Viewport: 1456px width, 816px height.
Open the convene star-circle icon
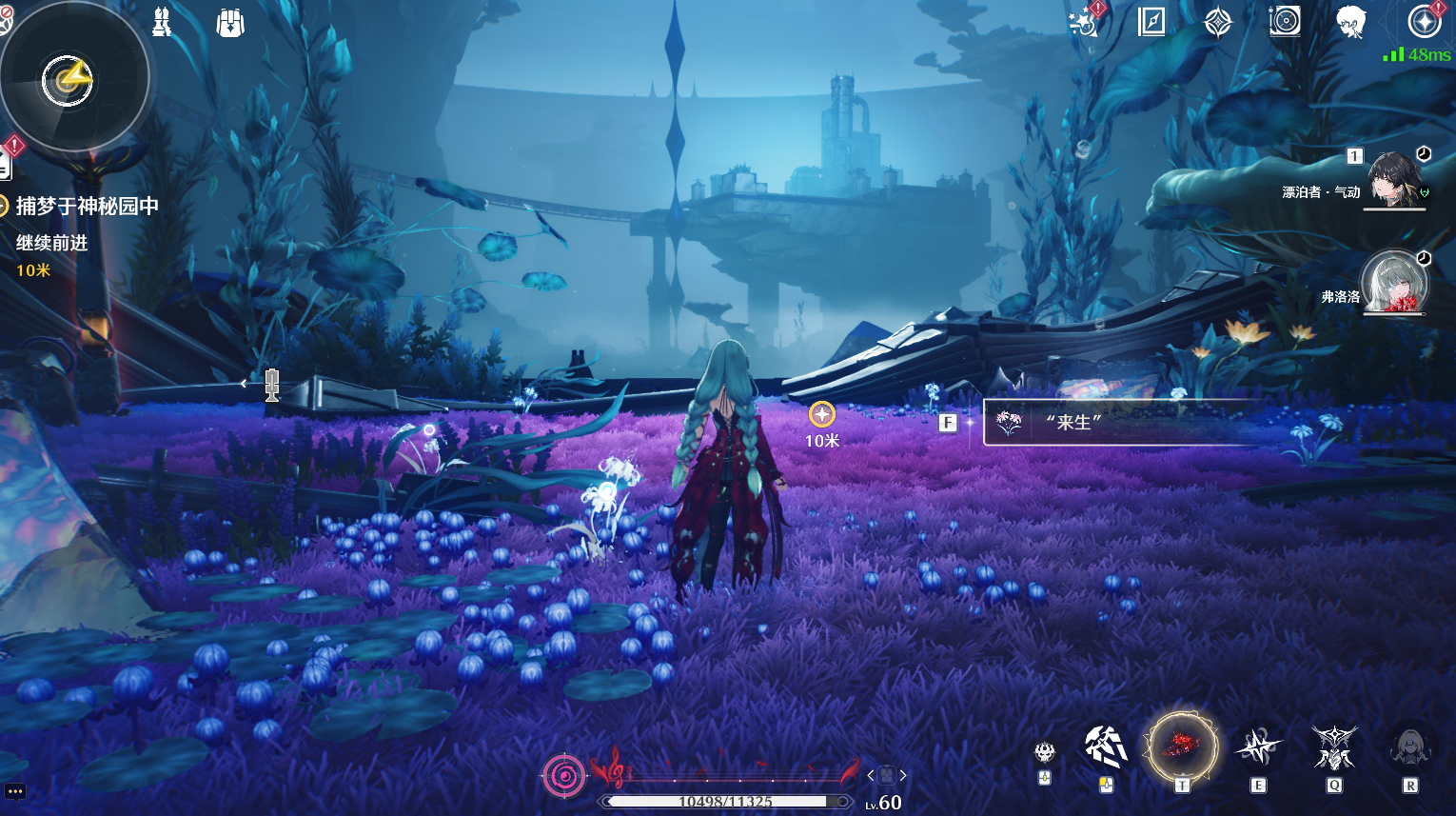click(x=1424, y=21)
